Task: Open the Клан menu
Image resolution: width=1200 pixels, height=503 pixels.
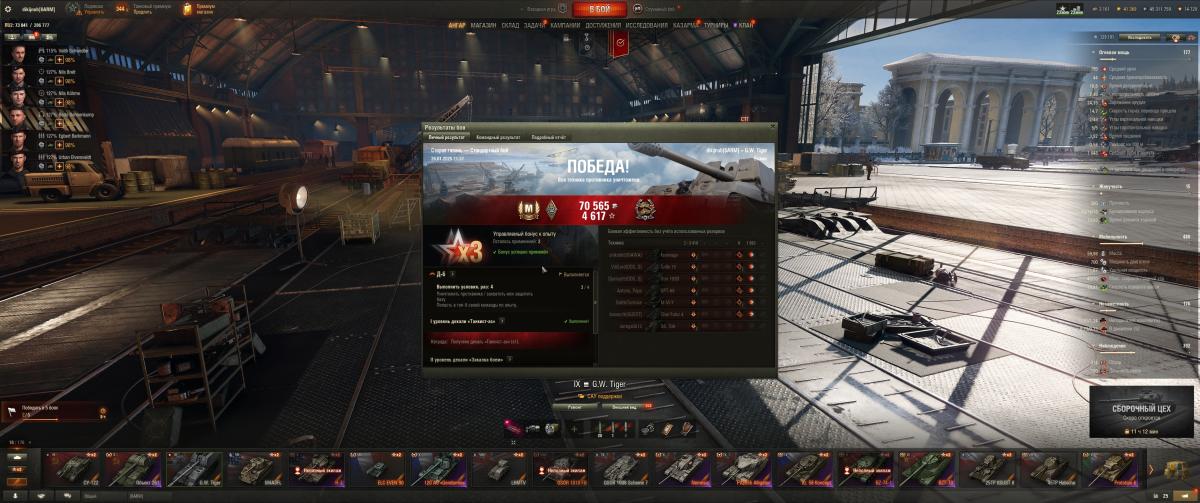Action: pos(742,25)
